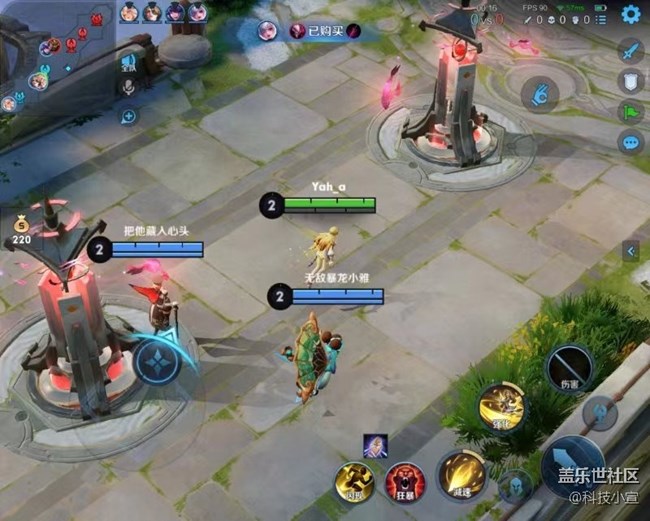Toggle the microphone button
Viewport: 650px width, 521px height.
[x=128, y=88]
